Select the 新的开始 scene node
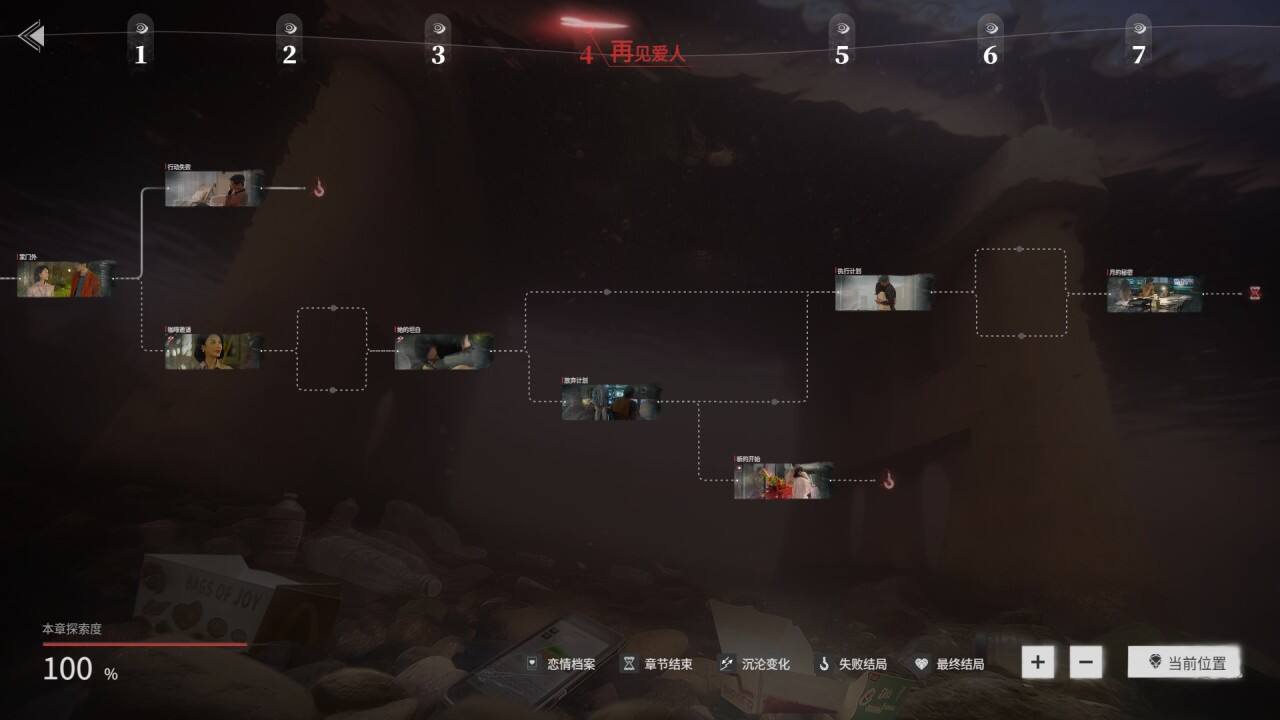This screenshot has height=720, width=1280. (783, 481)
